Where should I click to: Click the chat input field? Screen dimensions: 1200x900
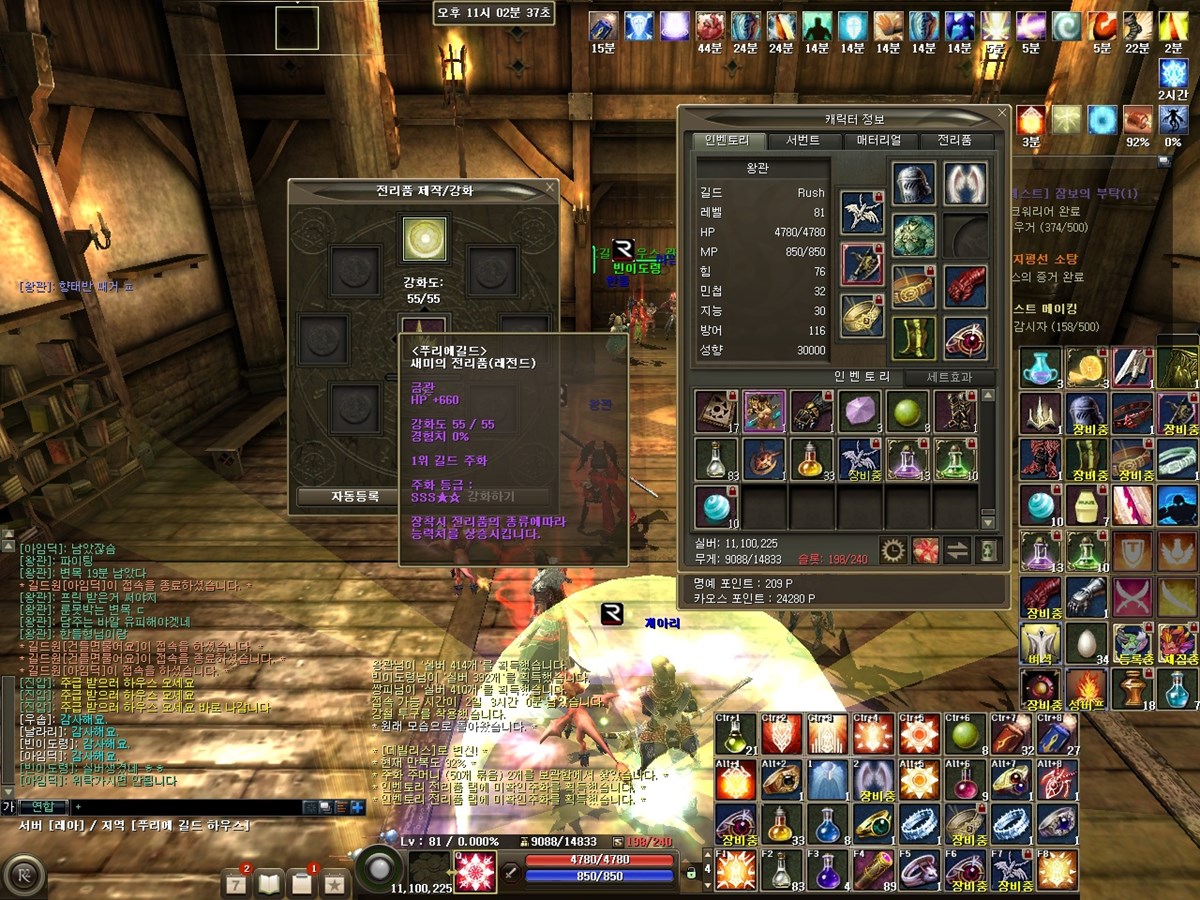(185, 806)
